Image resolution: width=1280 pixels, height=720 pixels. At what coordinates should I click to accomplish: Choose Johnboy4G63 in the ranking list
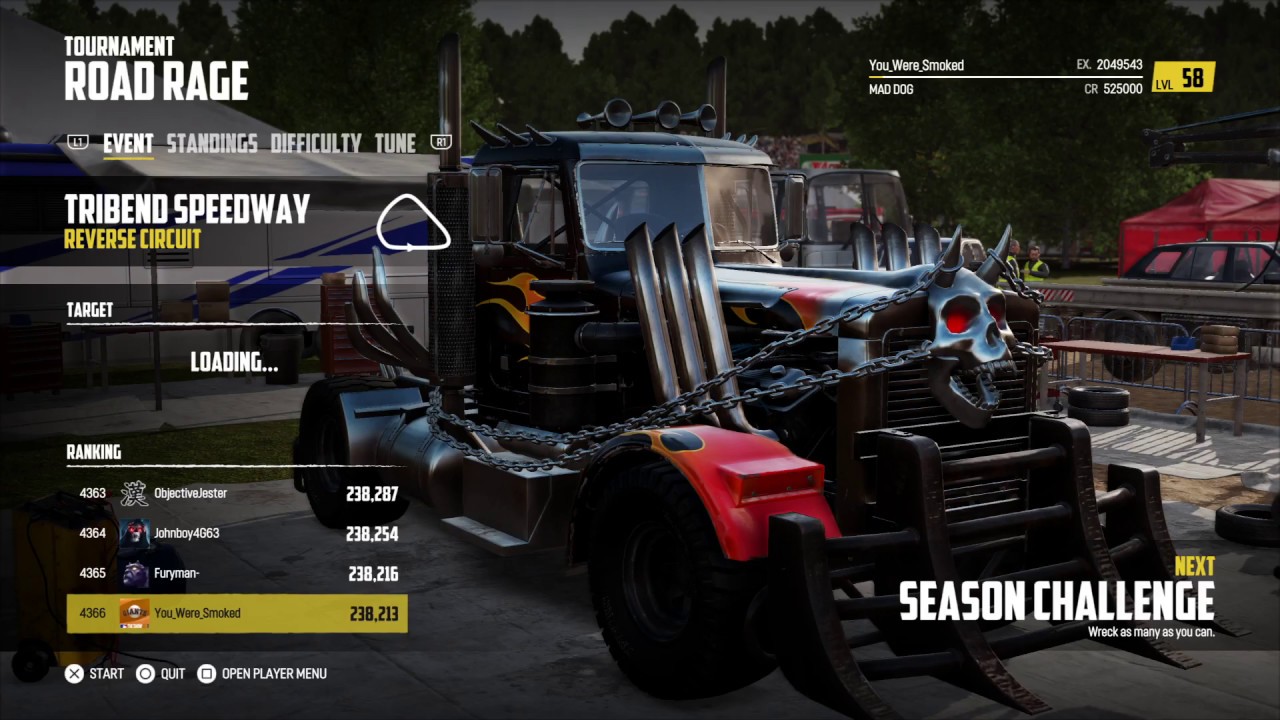(x=237, y=534)
